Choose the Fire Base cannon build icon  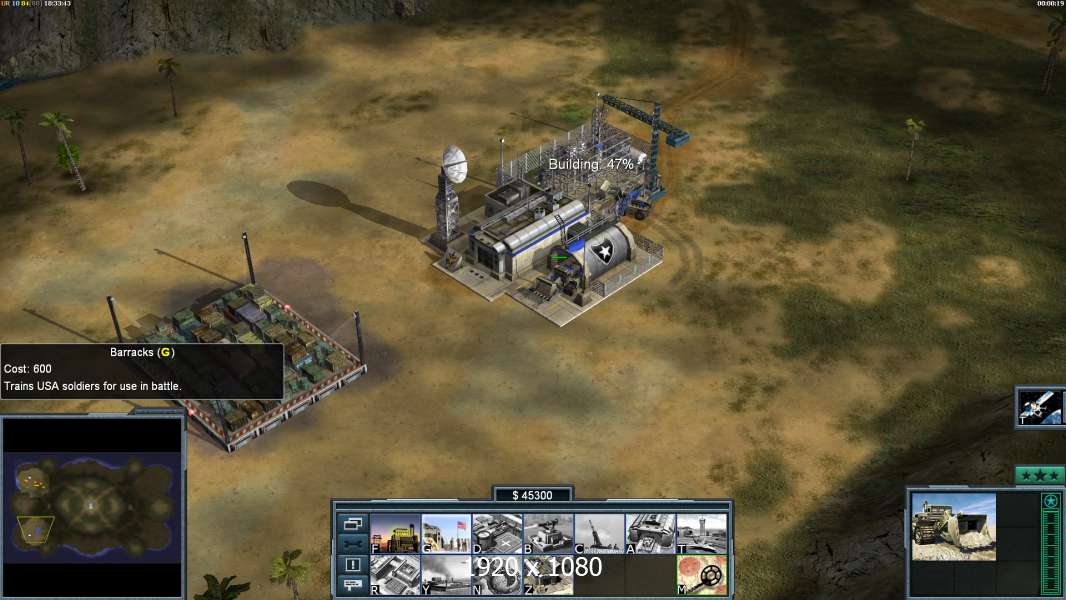pyautogui.click(x=599, y=534)
